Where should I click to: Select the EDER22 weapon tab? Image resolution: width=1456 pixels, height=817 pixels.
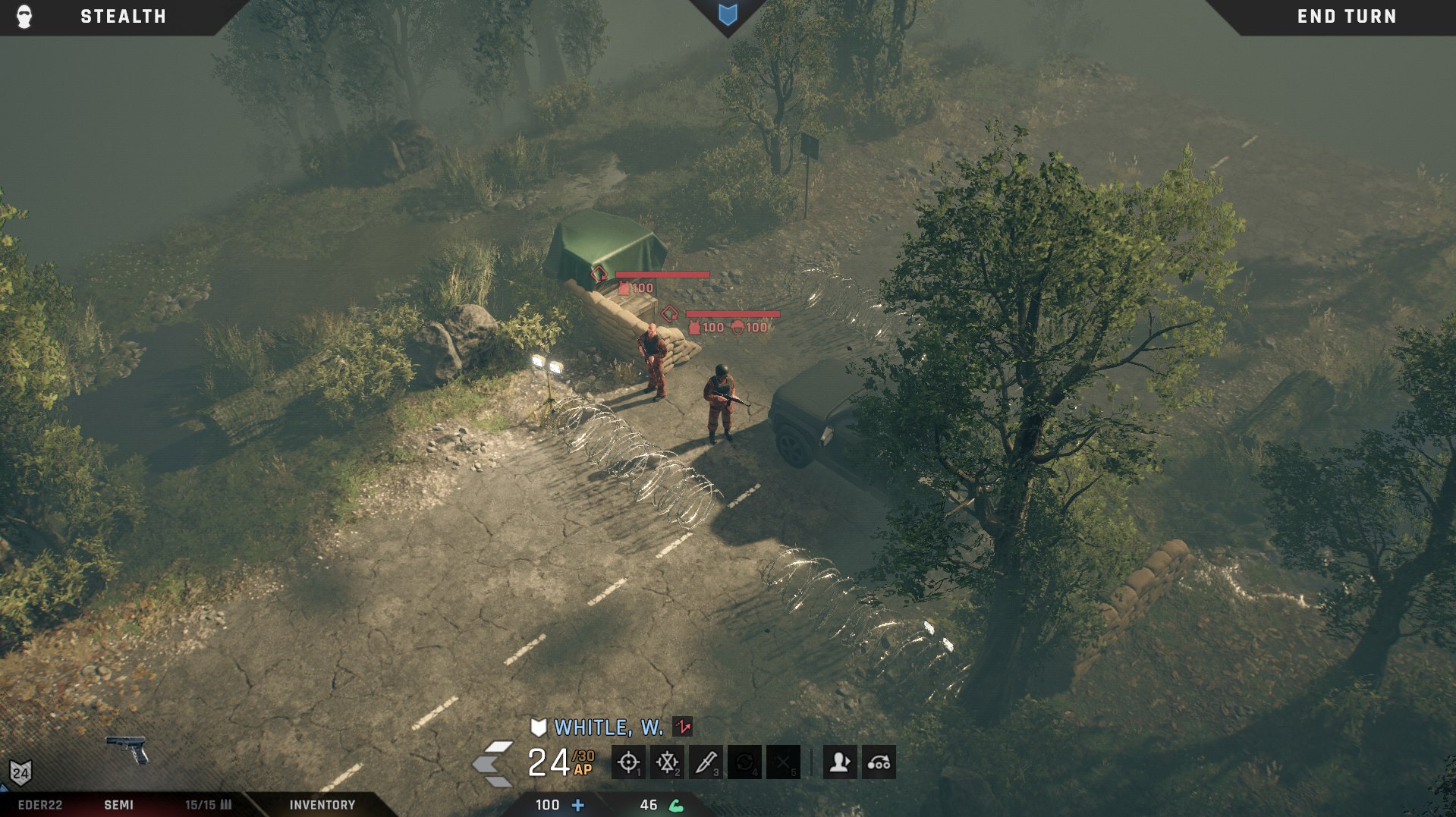click(42, 806)
